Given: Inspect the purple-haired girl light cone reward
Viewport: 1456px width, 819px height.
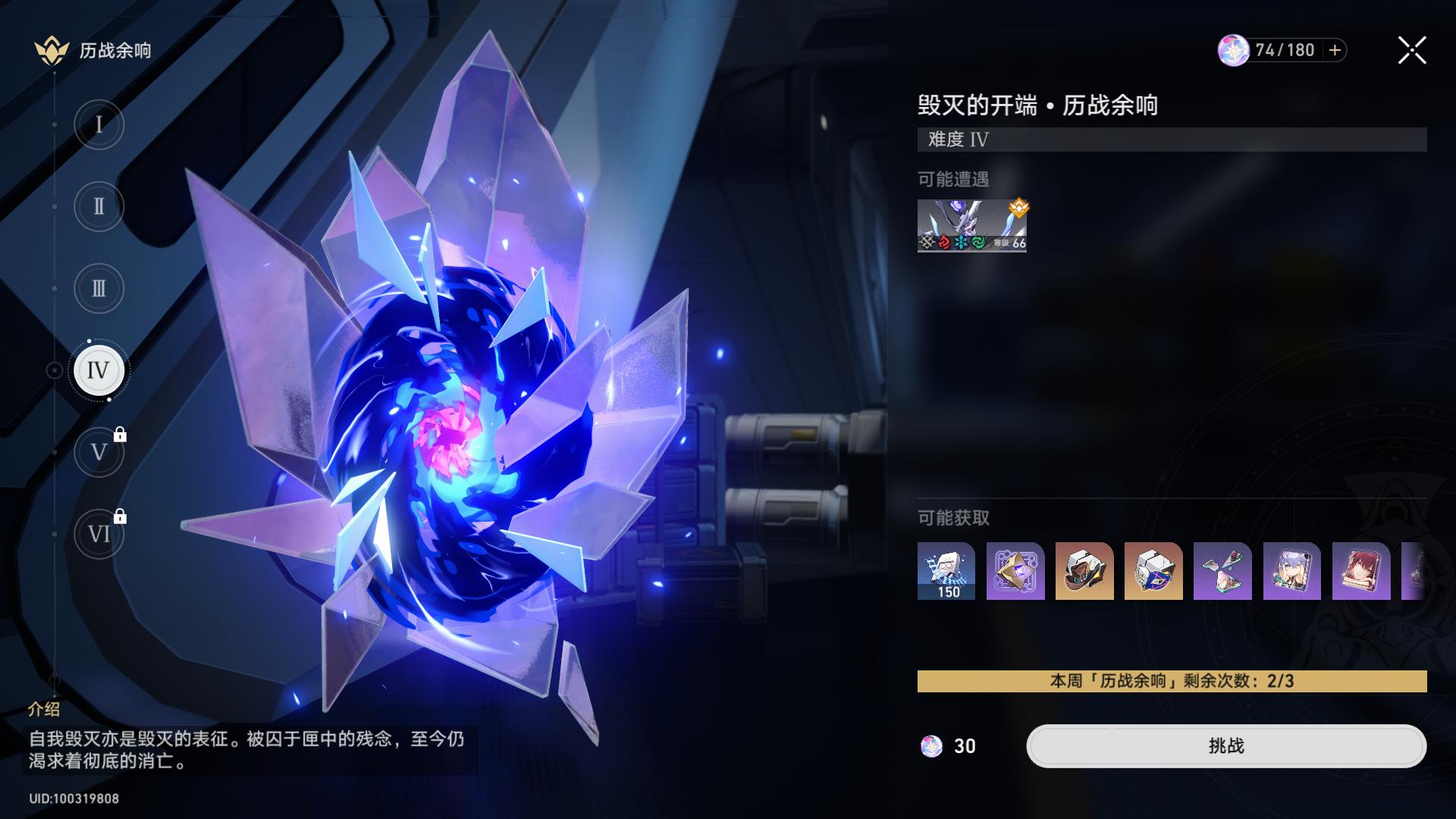Looking at the screenshot, I should tap(1291, 571).
